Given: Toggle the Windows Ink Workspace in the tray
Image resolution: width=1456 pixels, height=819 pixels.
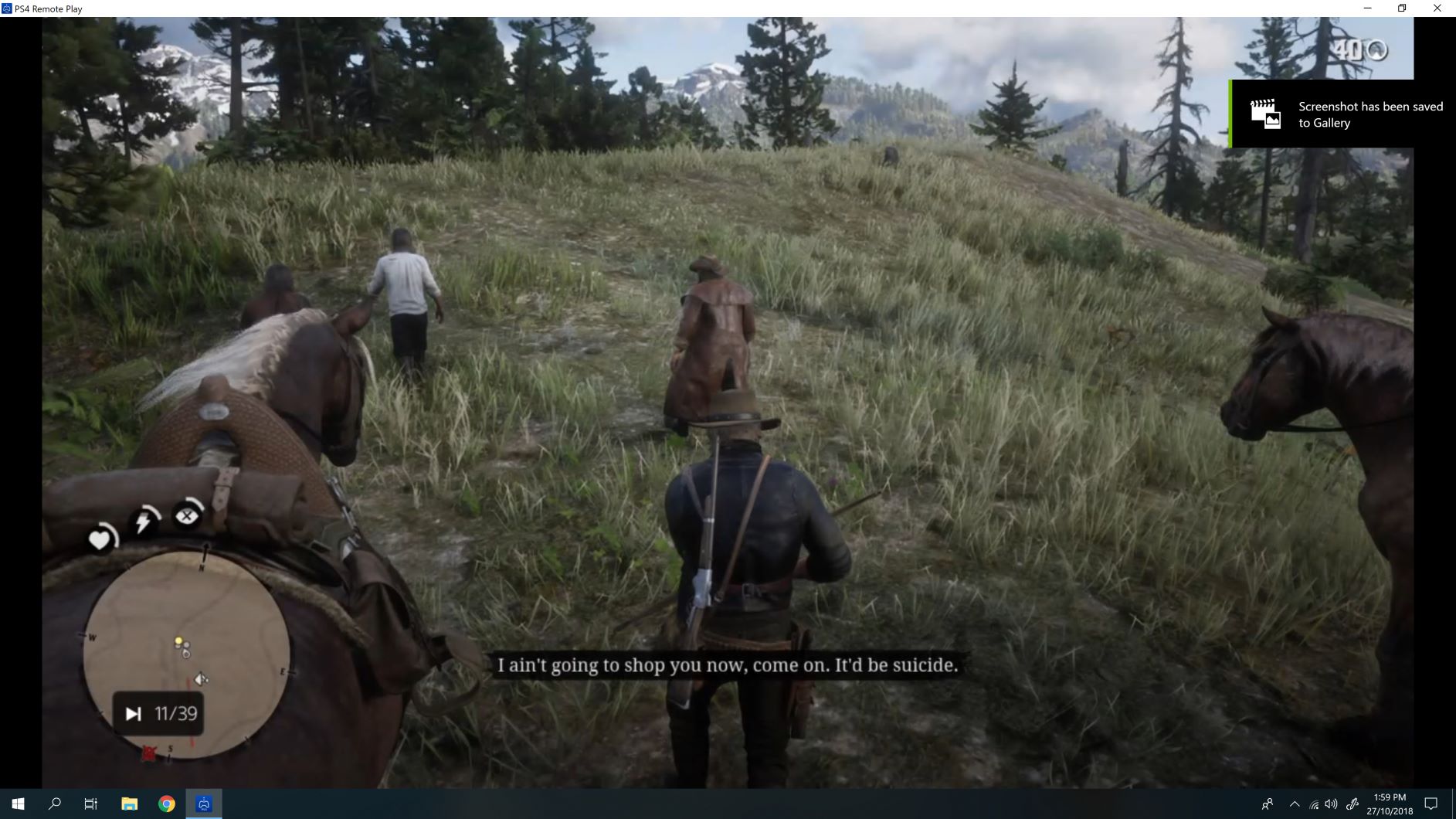Looking at the screenshot, I should pos(1352,805).
